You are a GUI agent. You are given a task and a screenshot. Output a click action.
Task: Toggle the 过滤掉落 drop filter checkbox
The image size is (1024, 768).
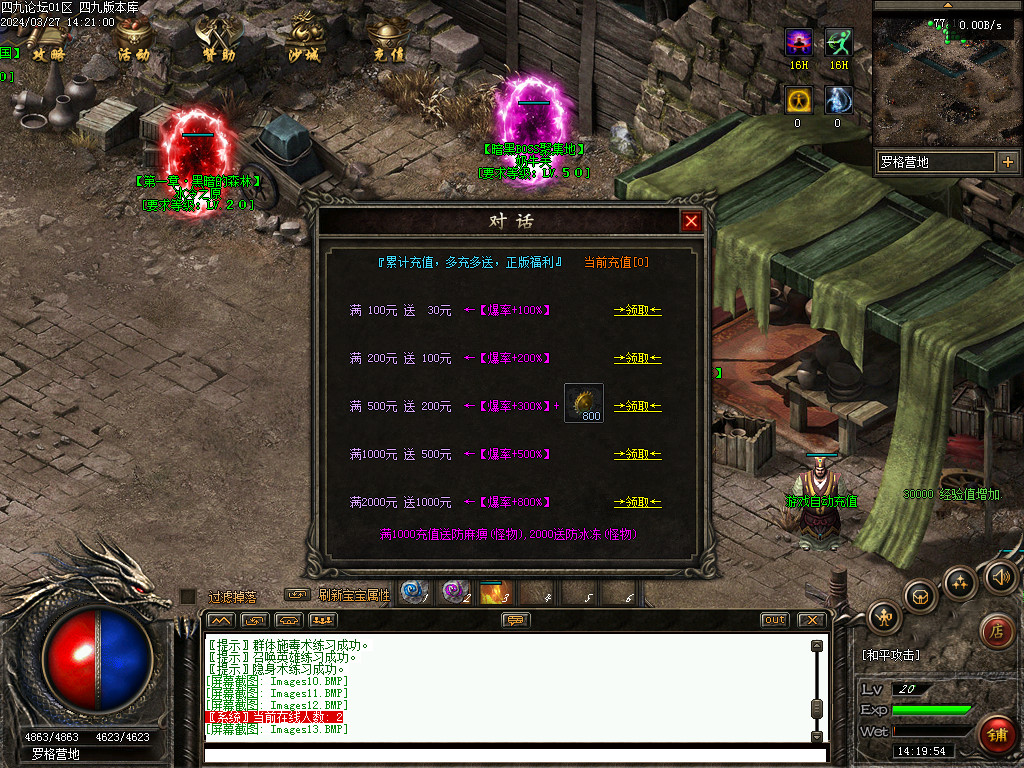pos(187,596)
